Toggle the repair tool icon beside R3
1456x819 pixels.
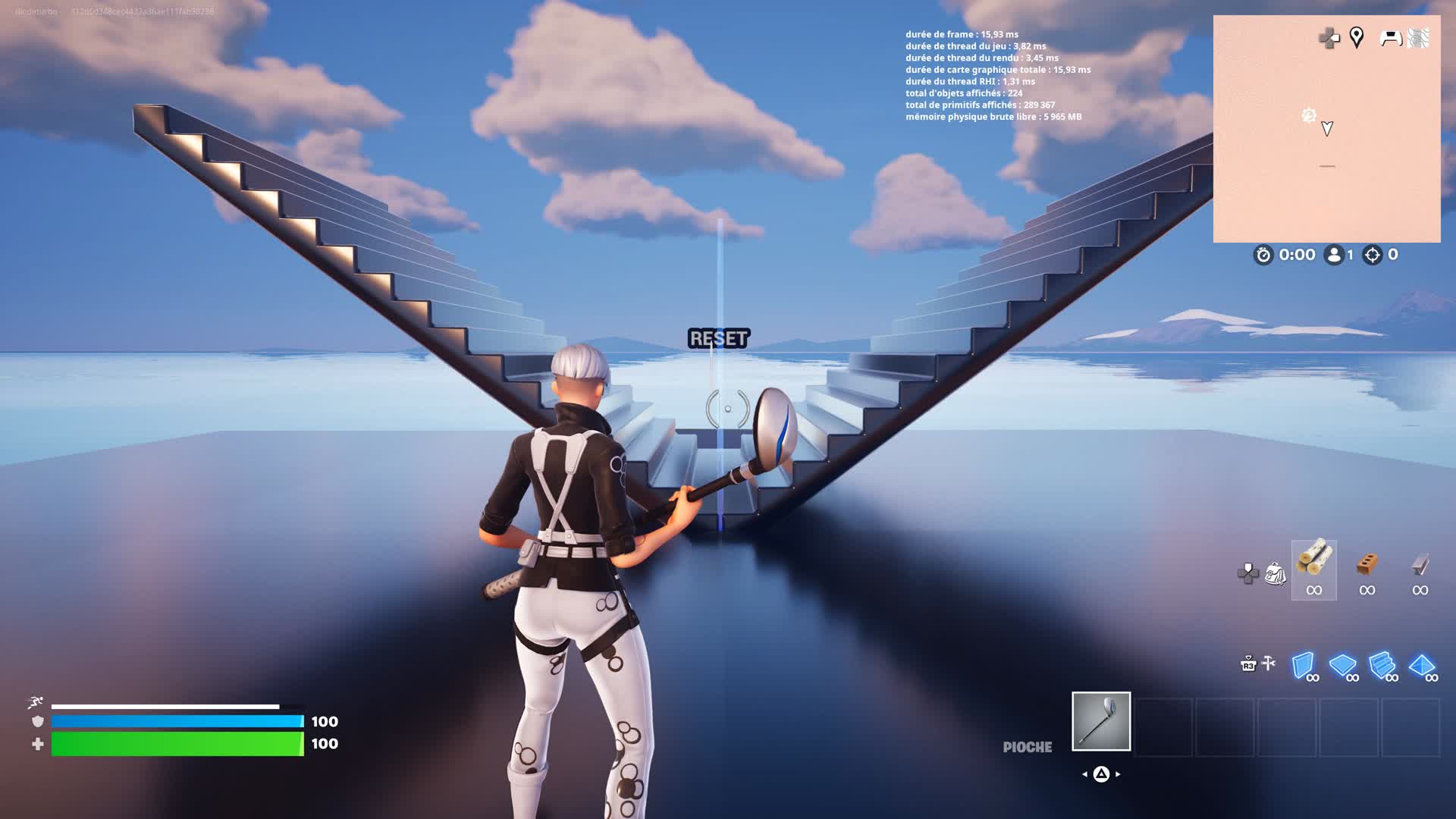[x=1268, y=664]
